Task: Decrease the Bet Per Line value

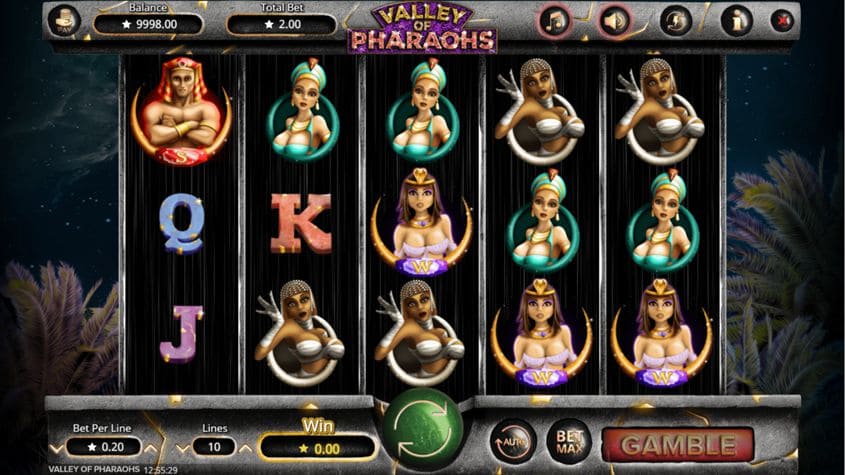Action: coord(55,448)
